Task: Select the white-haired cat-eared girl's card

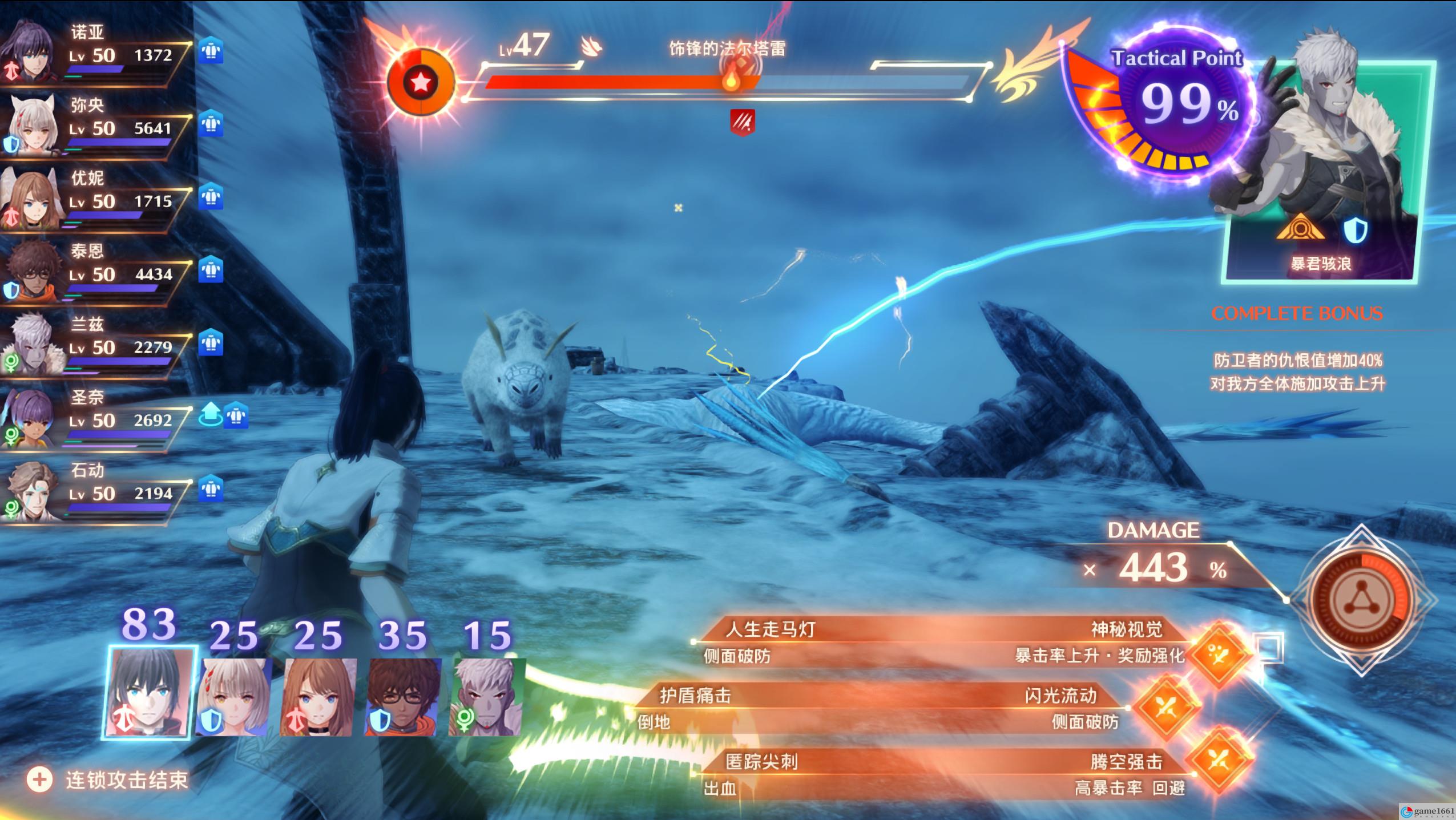Action: click(233, 696)
